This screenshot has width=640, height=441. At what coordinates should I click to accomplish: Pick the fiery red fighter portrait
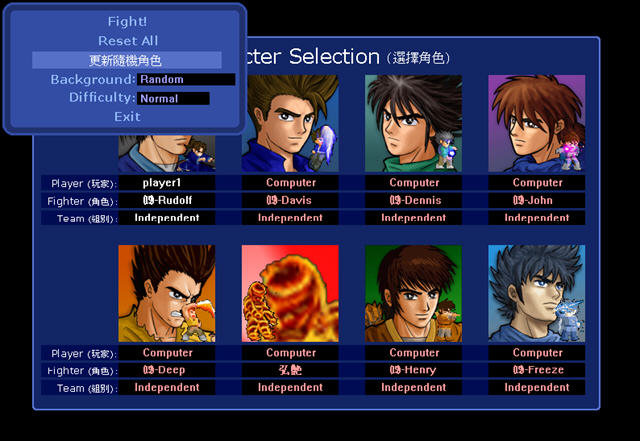290,294
